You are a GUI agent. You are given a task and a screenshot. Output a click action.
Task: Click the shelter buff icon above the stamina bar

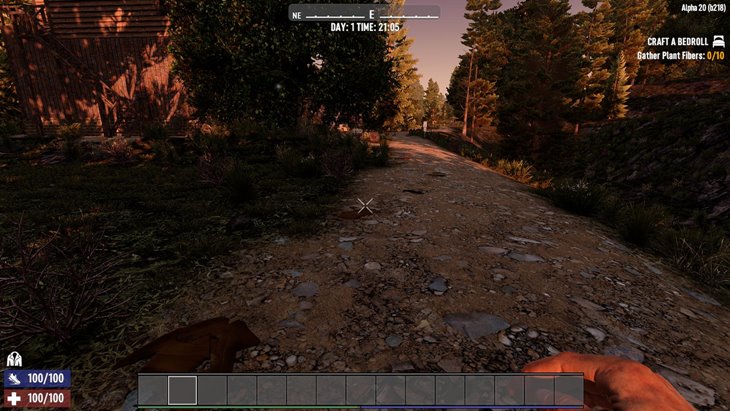click(x=14, y=359)
